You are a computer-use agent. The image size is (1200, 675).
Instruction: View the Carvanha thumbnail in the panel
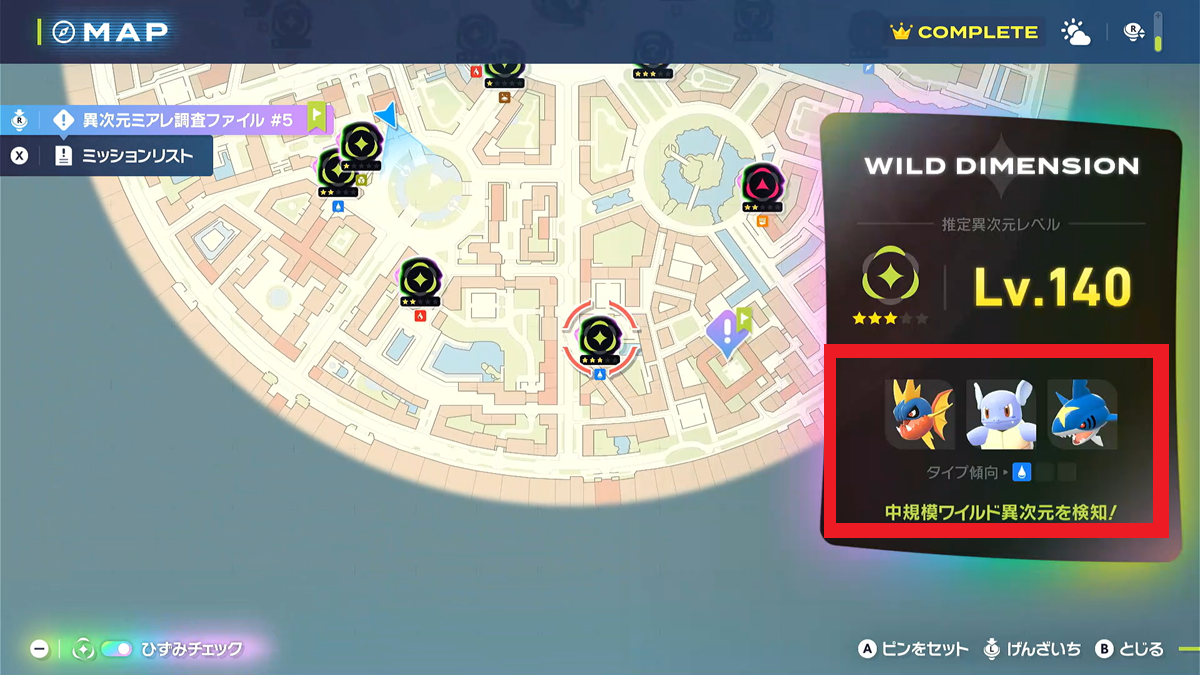[x=919, y=414]
